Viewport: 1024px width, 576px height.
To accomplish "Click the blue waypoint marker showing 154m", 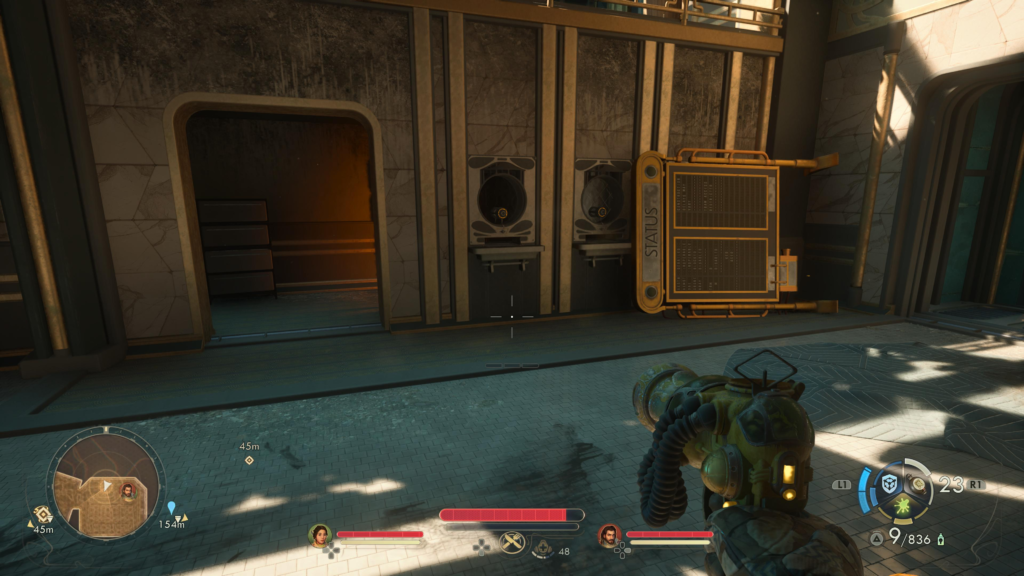I will pyautogui.click(x=171, y=508).
